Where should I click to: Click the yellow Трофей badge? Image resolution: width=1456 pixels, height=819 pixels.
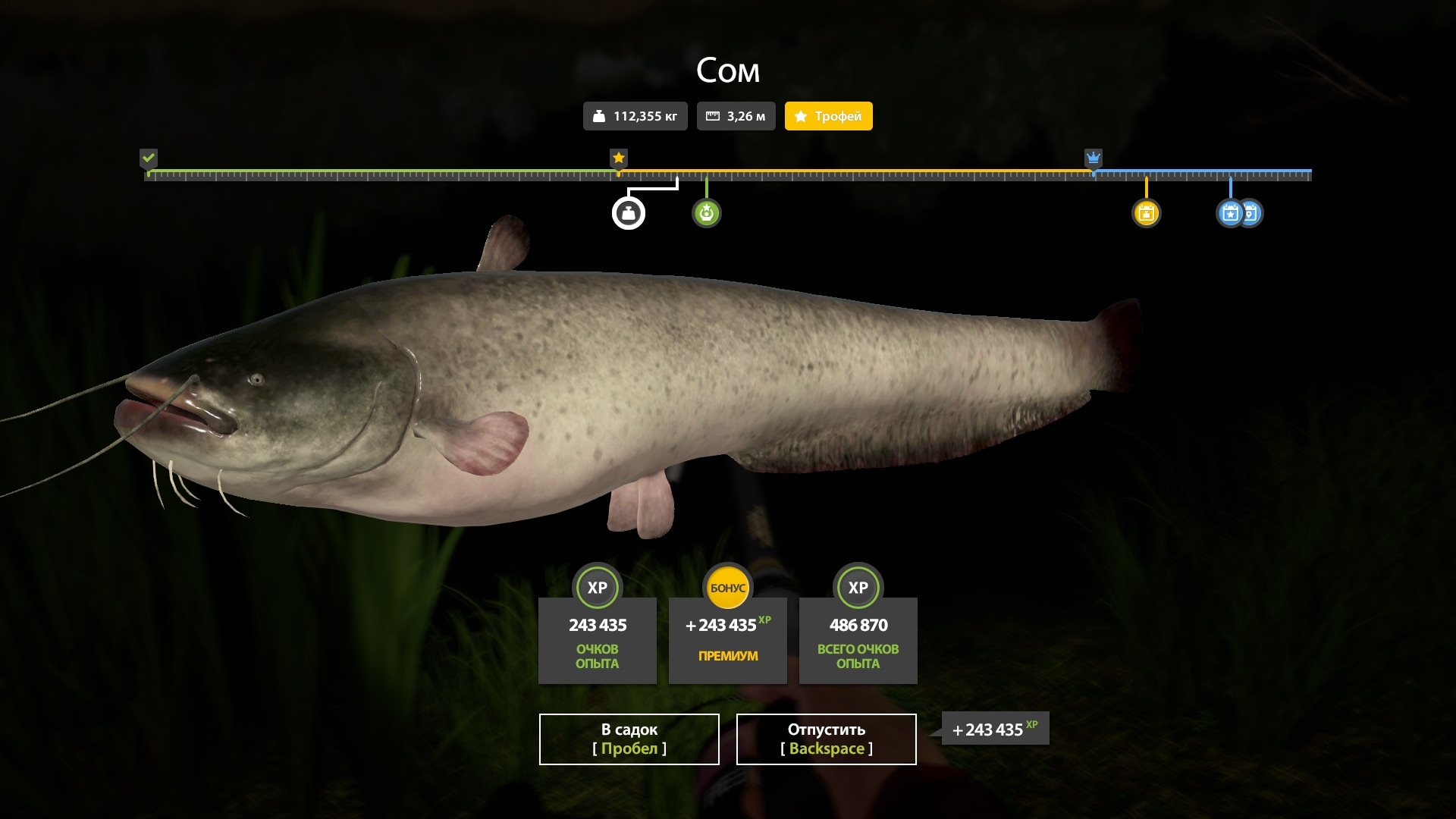point(828,116)
